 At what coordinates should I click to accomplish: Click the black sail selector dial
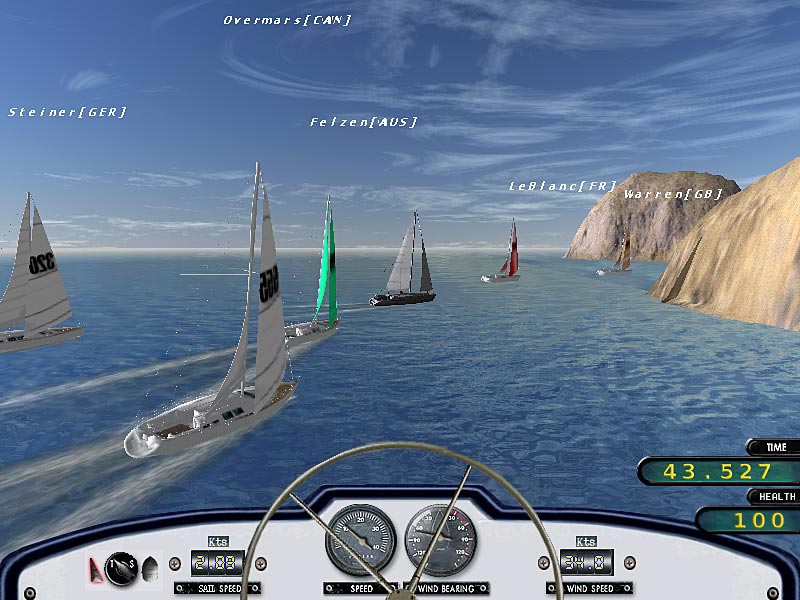pos(121,568)
